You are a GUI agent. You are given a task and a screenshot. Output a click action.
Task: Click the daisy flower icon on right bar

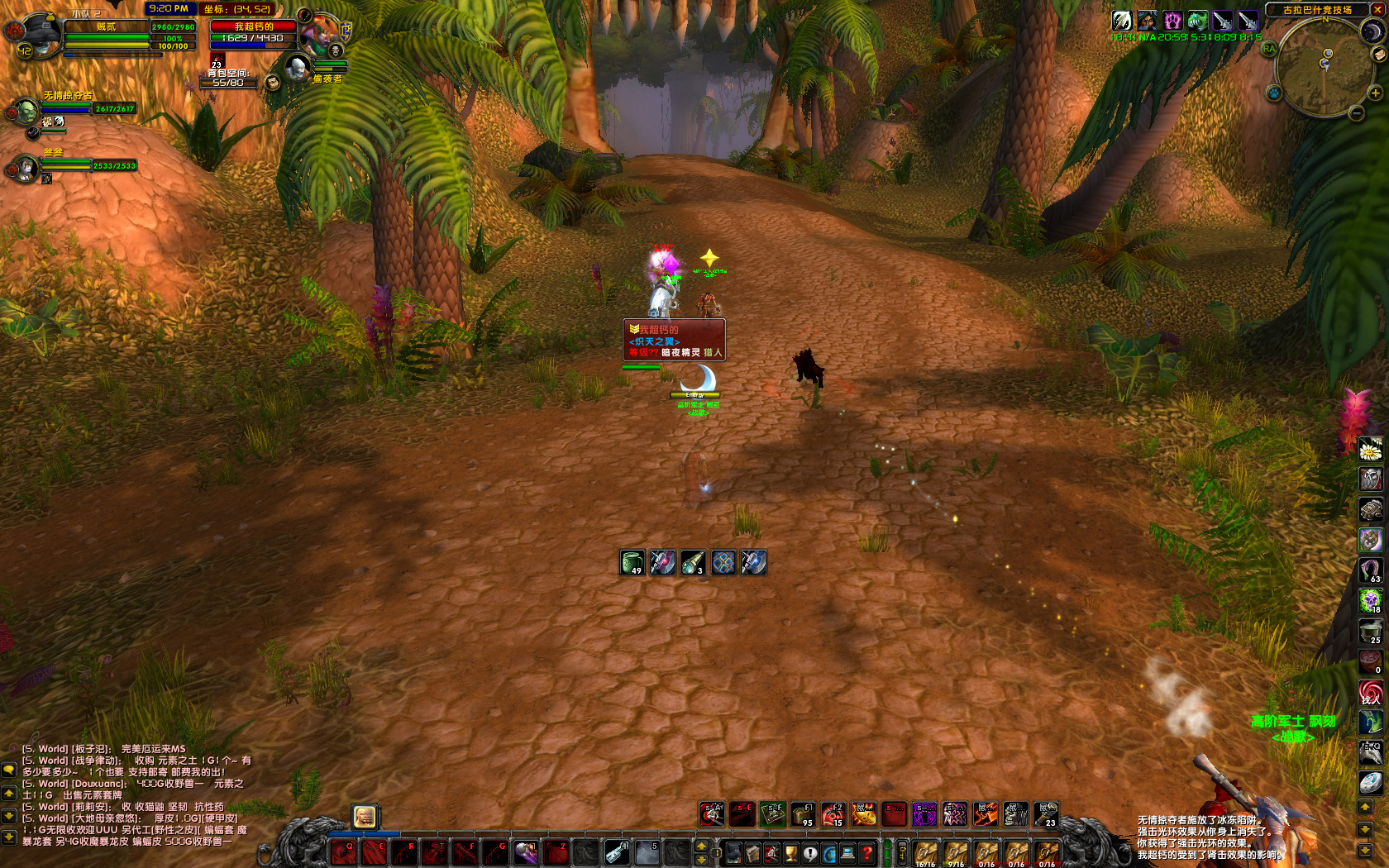coord(1371,451)
